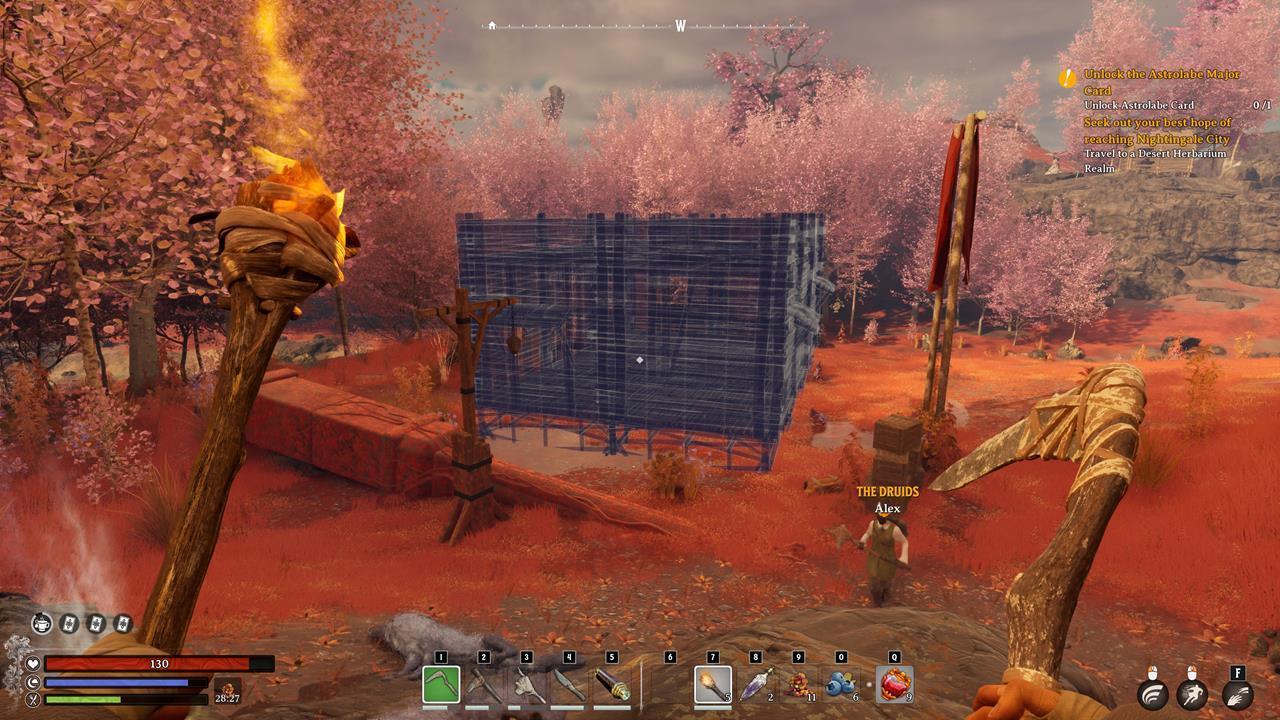Equip the mining pick in hotbar slot 2
This screenshot has height=720, width=1280.
pos(485,684)
